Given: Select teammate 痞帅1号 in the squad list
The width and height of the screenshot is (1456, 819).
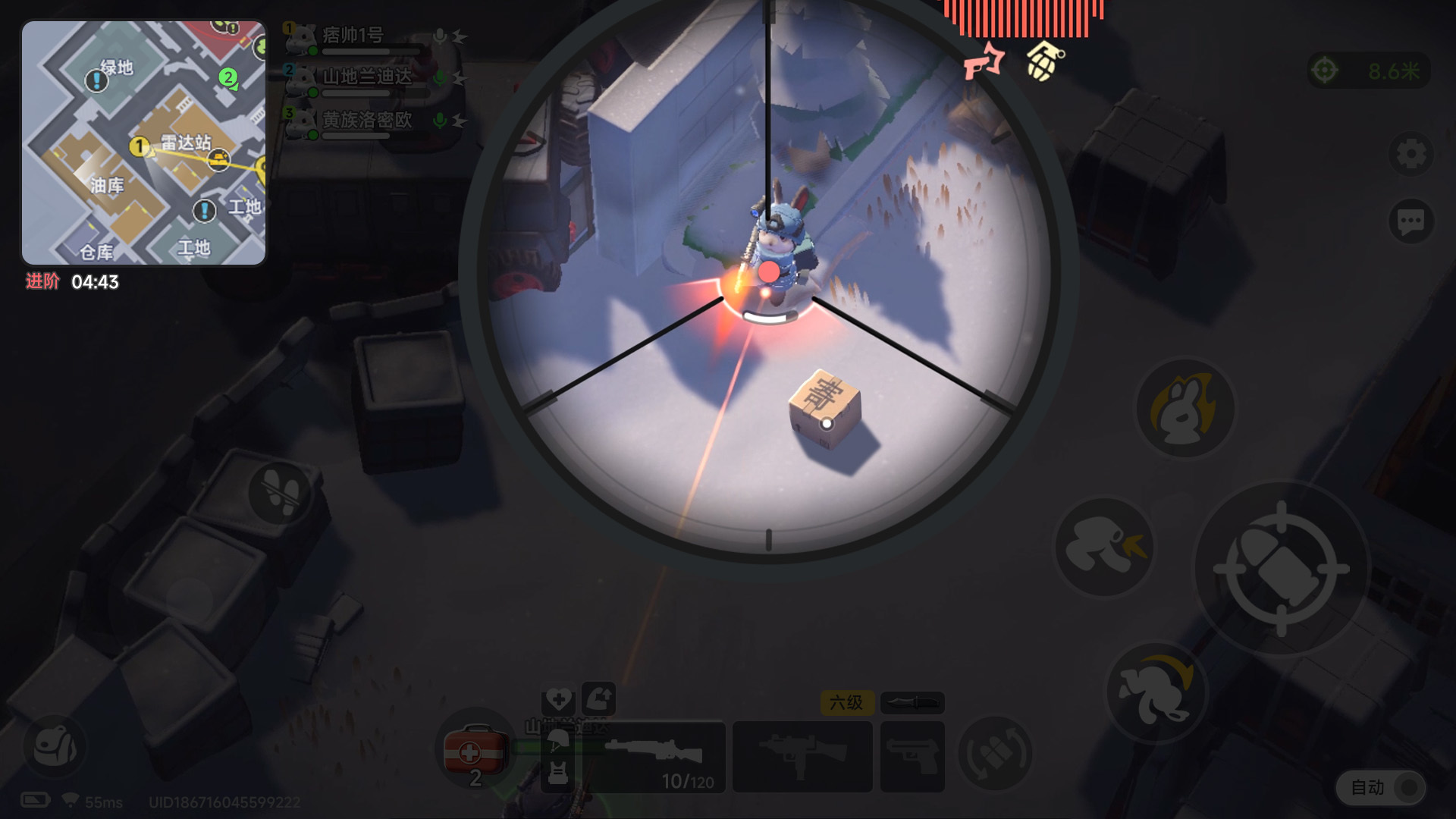Looking at the screenshot, I should (353, 36).
